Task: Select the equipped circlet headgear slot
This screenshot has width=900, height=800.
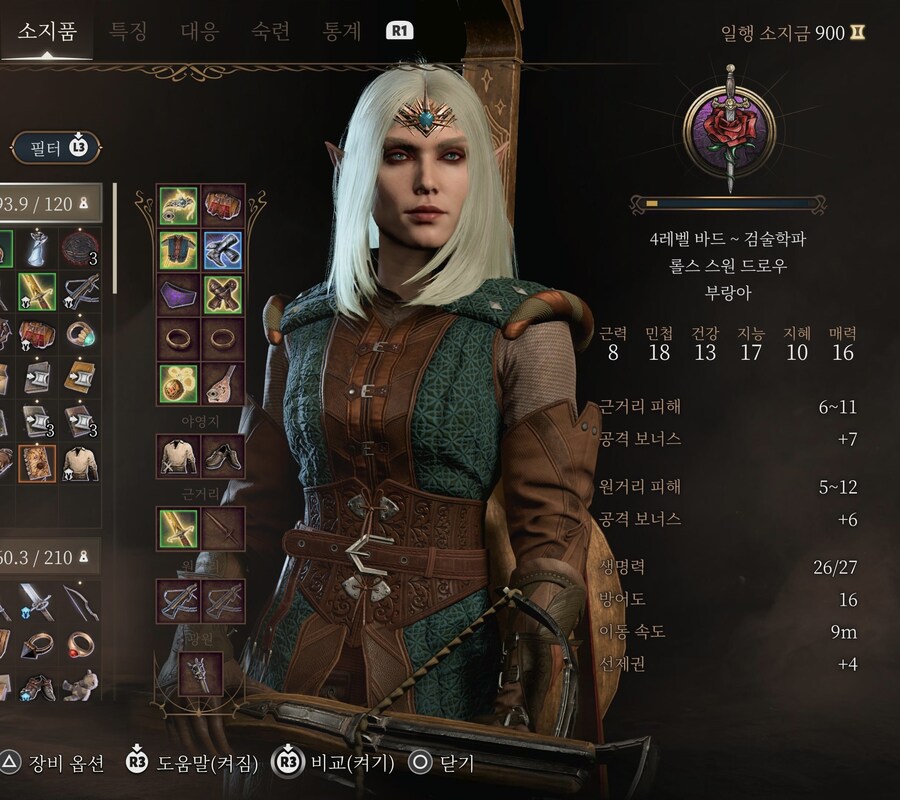Action: coord(179,206)
